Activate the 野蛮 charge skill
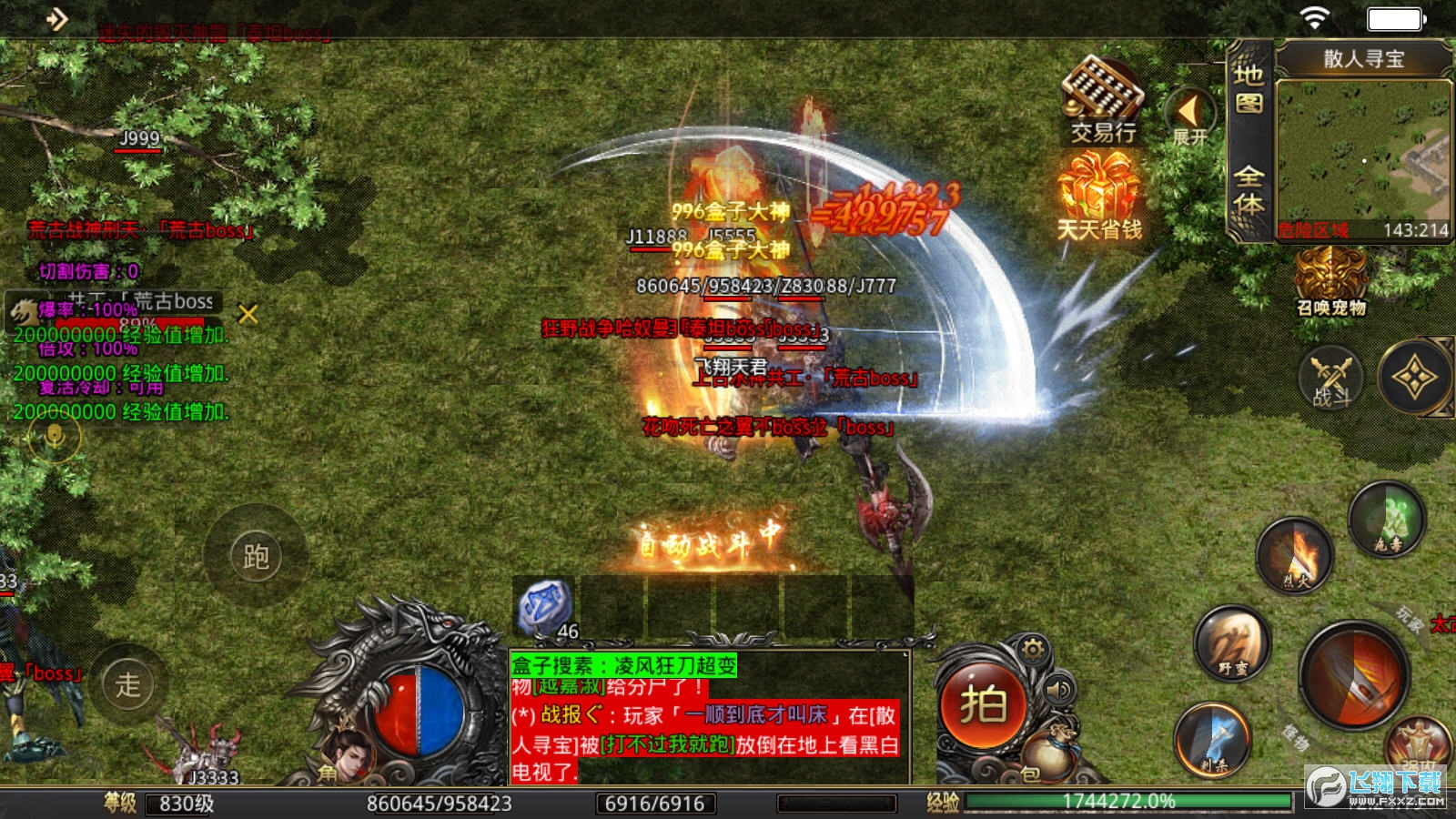This screenshot has height=819, width=1456. (x=1233, y=643)
